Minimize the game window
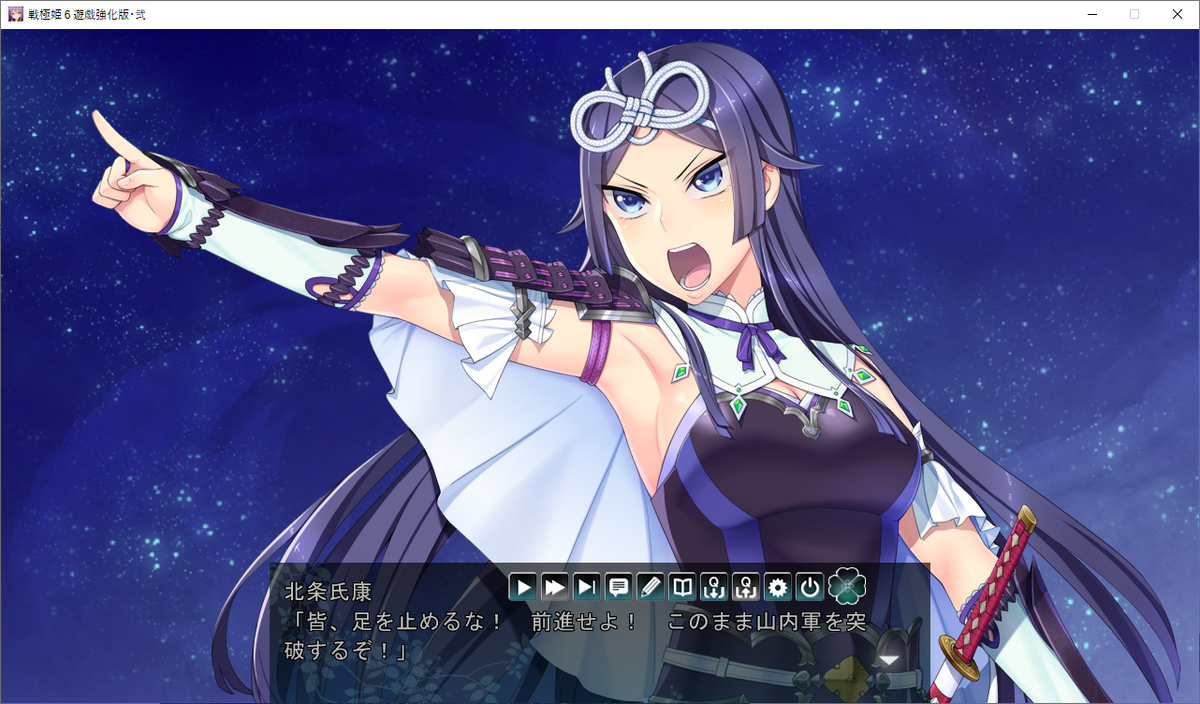This screenshot has height=704, width=1200. coord(1088,14)
